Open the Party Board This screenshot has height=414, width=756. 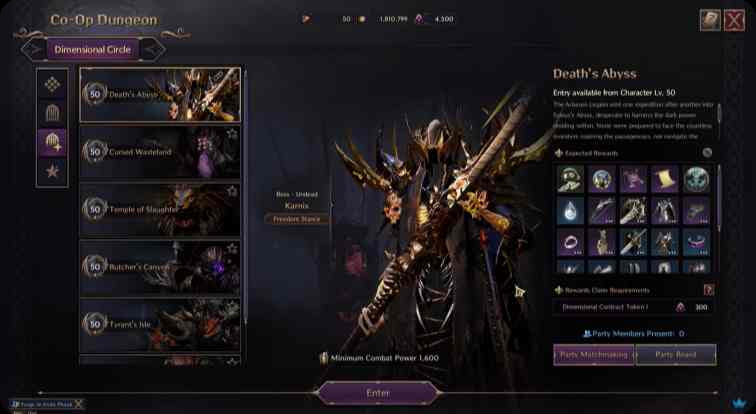675,354
